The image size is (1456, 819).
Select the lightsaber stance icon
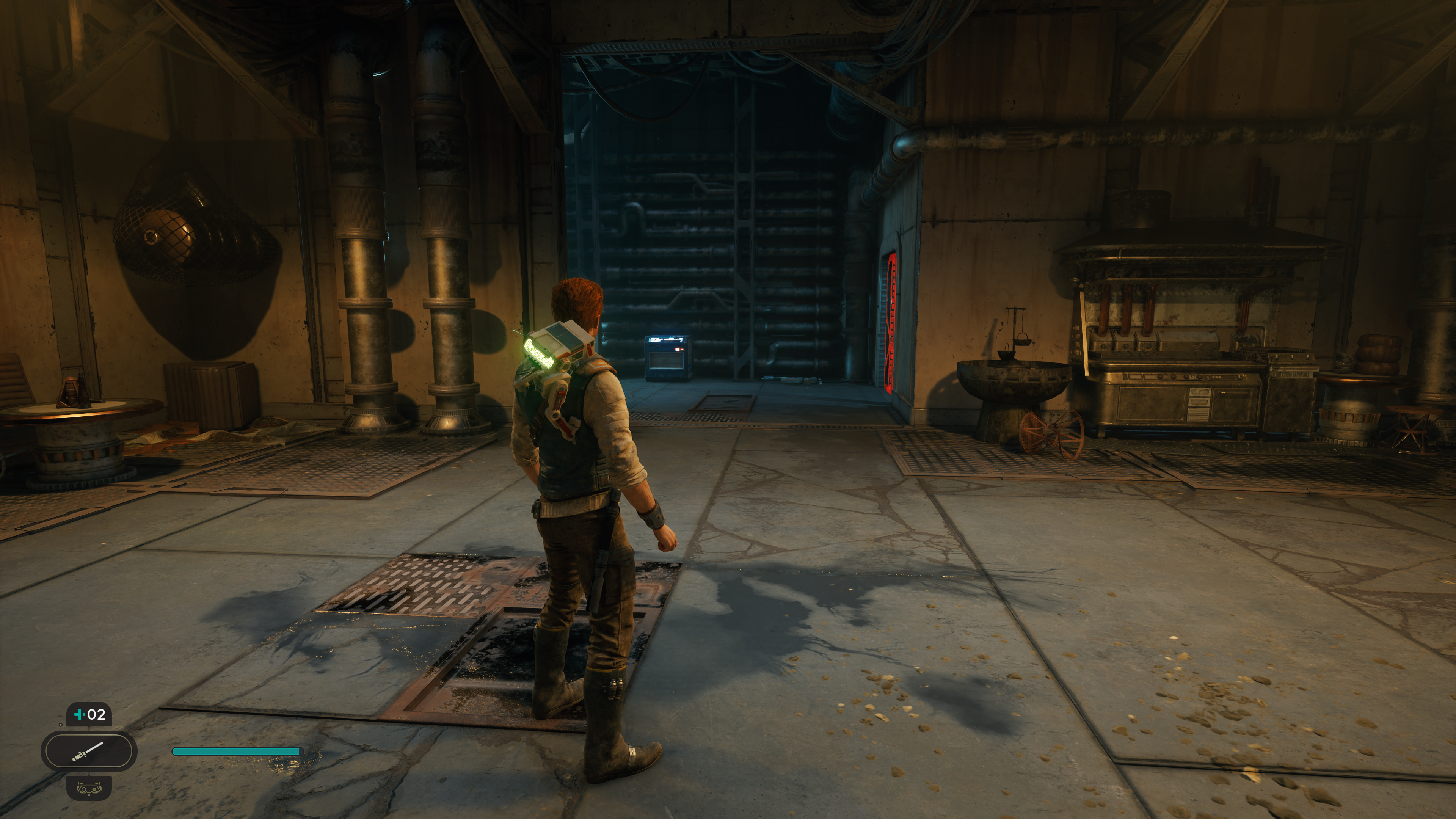pos(89,751)
